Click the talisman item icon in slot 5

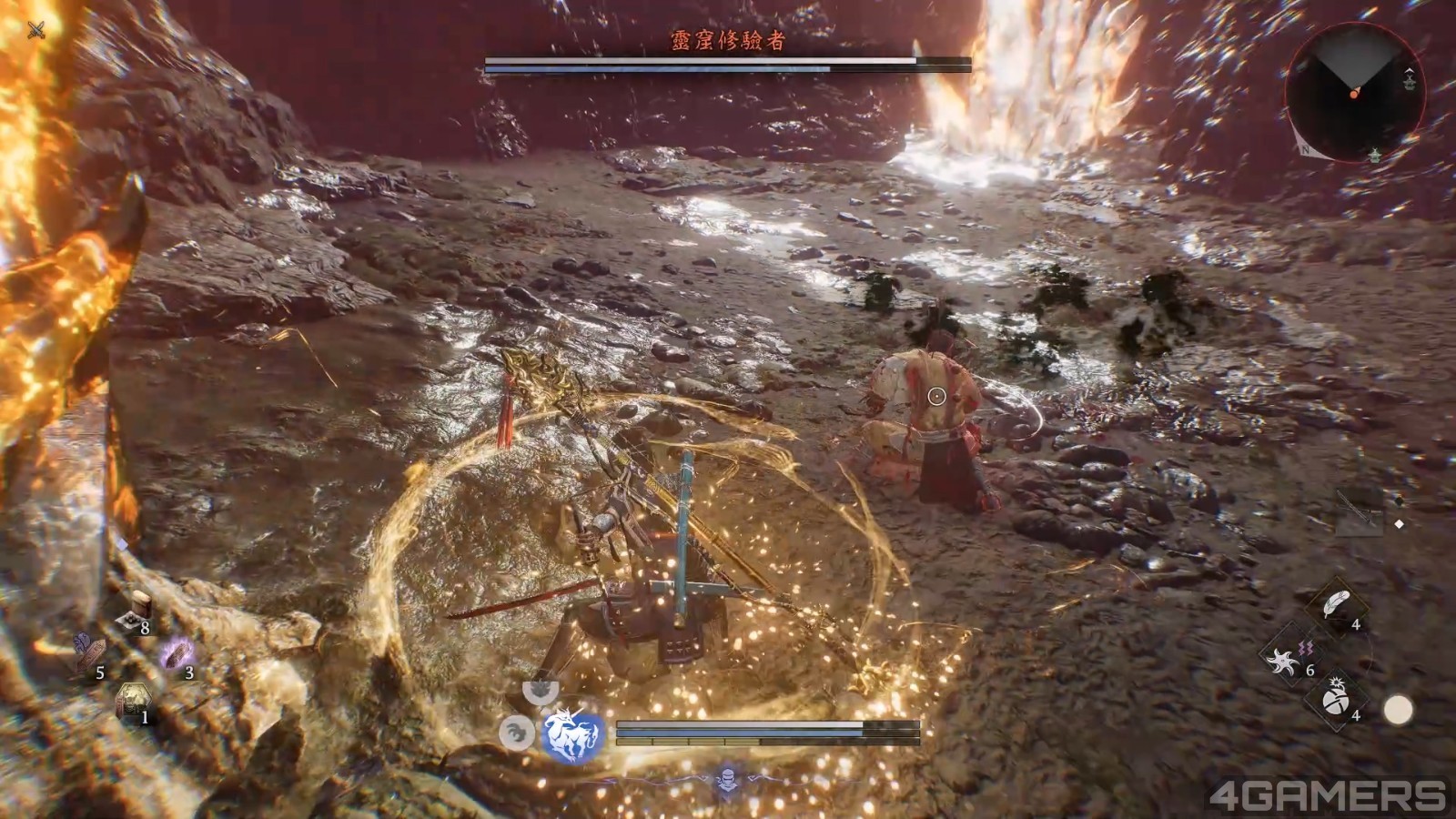(91, 654)
